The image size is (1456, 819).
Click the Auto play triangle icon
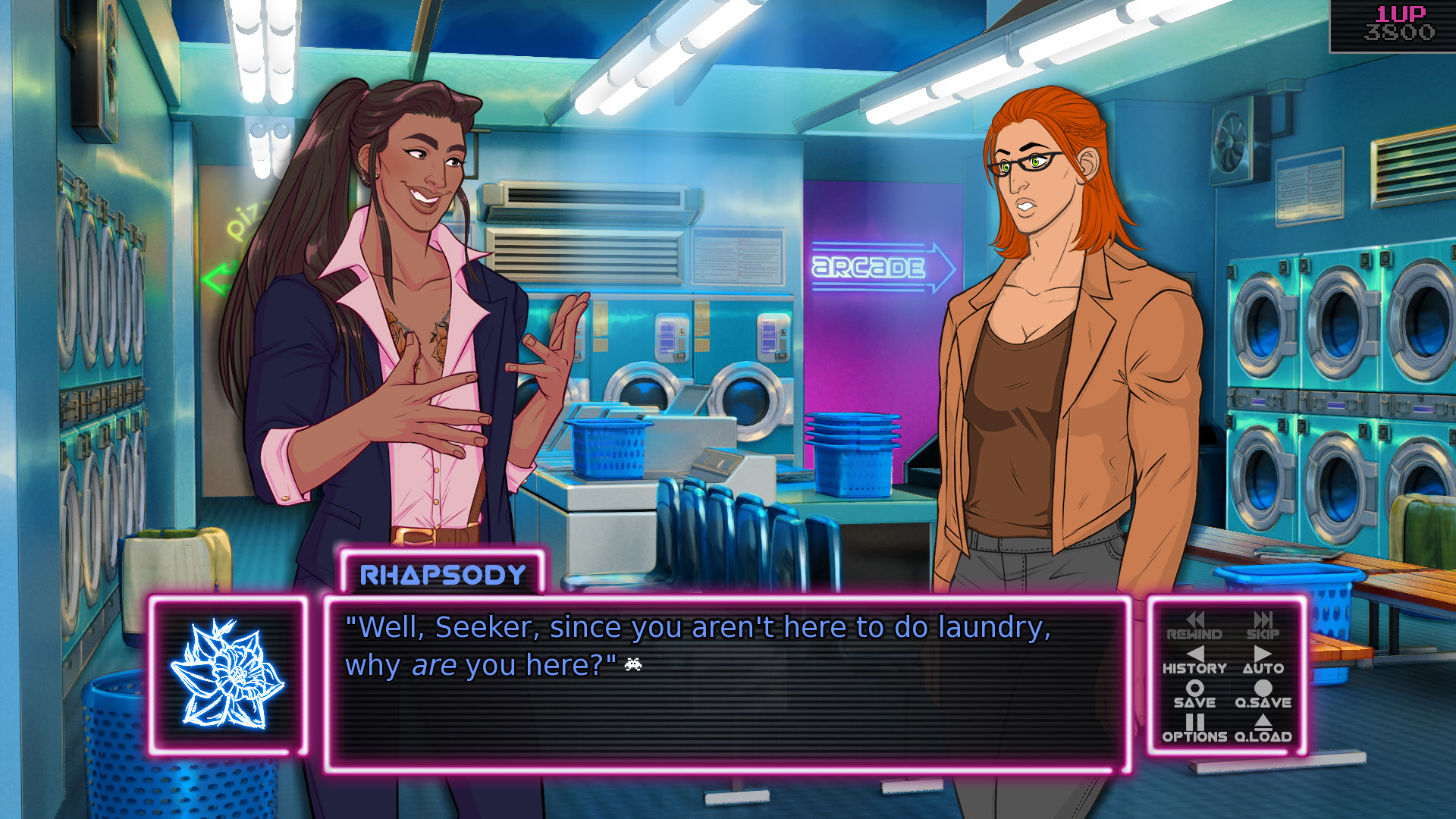tap(1262, 655)
